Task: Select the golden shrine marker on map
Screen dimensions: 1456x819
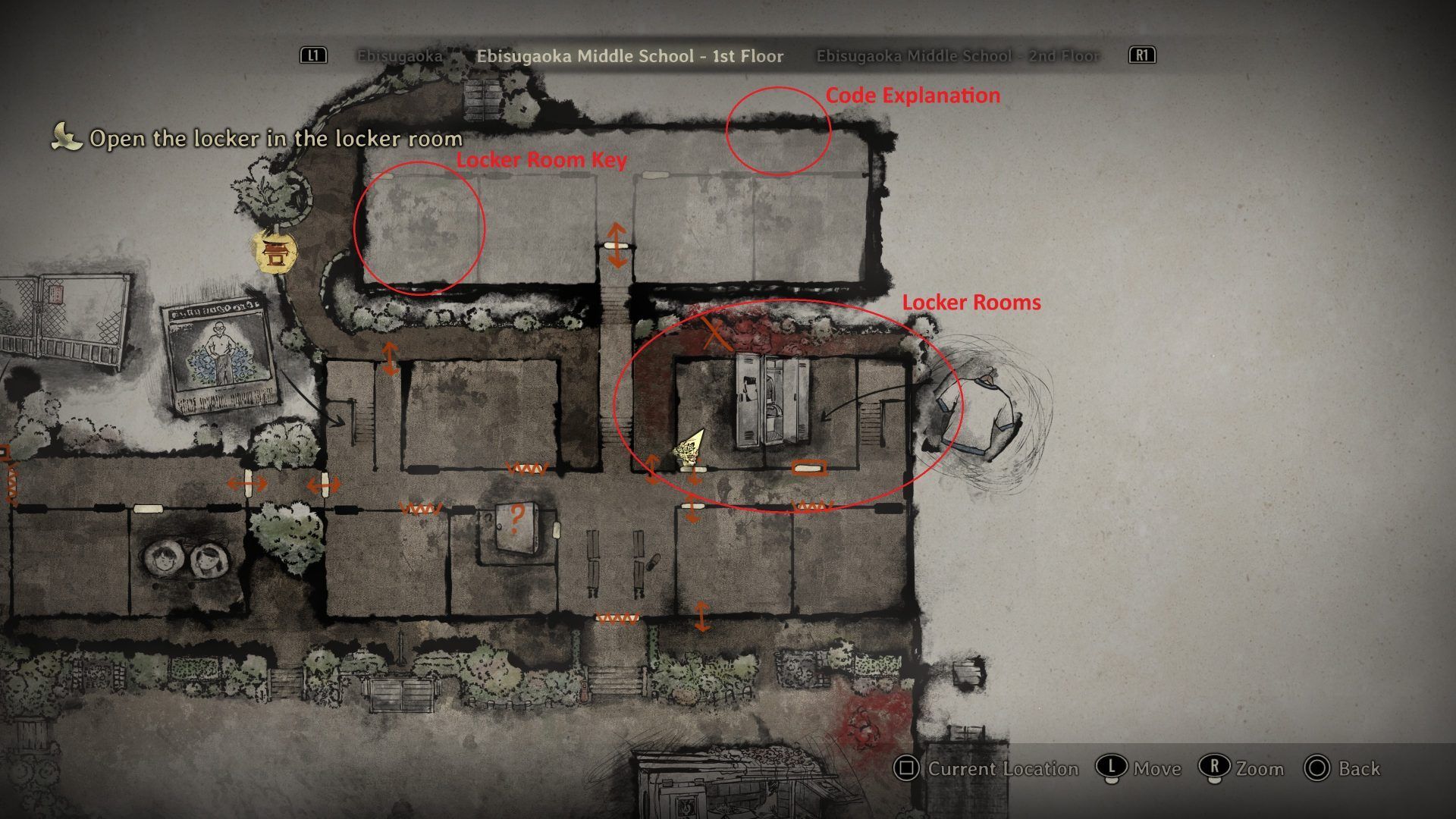Action: 274,251
